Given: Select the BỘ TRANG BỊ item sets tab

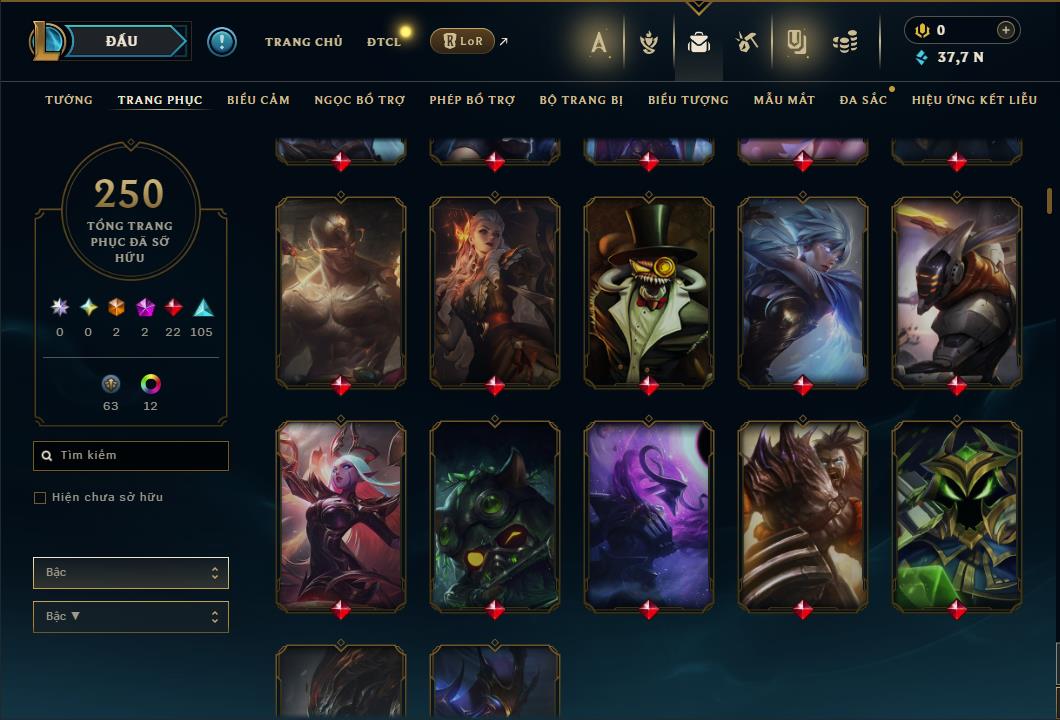Looking at the screenshot, I should [x=581, y=100].
